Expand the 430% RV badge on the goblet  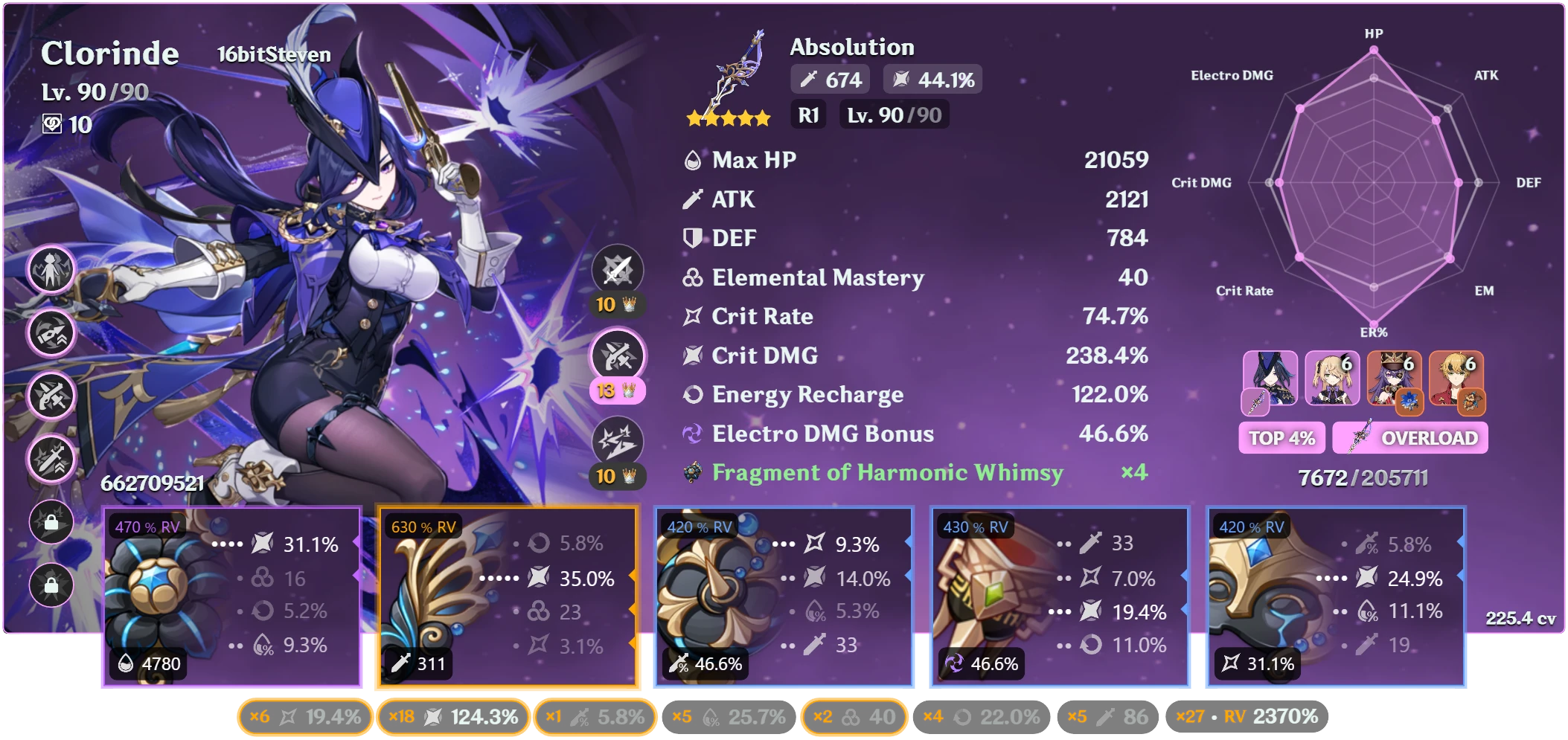coord(975,527)
